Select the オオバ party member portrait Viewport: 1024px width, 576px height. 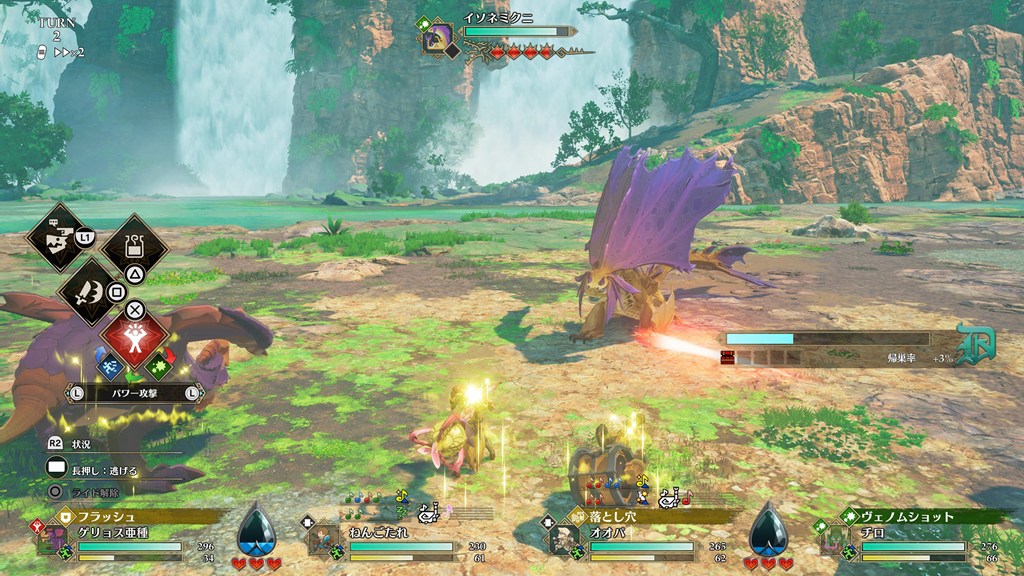click(x=561, y=540)
